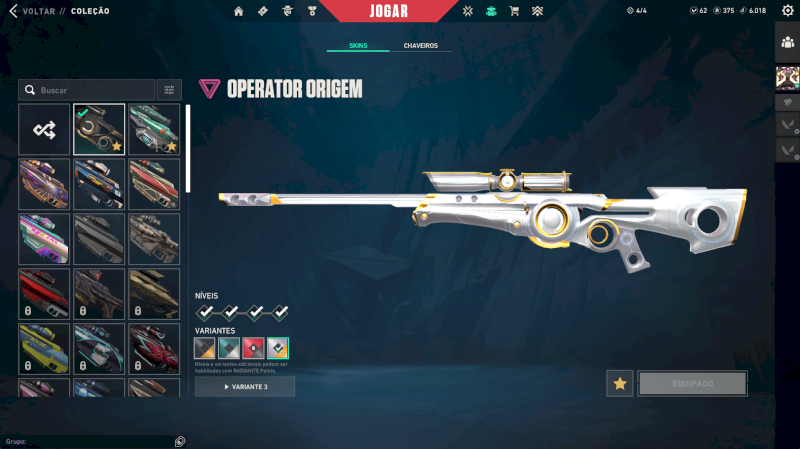Select the pink and teal Operator skin
The height and width of the screenshot is (449, 800).
point(44,238)
